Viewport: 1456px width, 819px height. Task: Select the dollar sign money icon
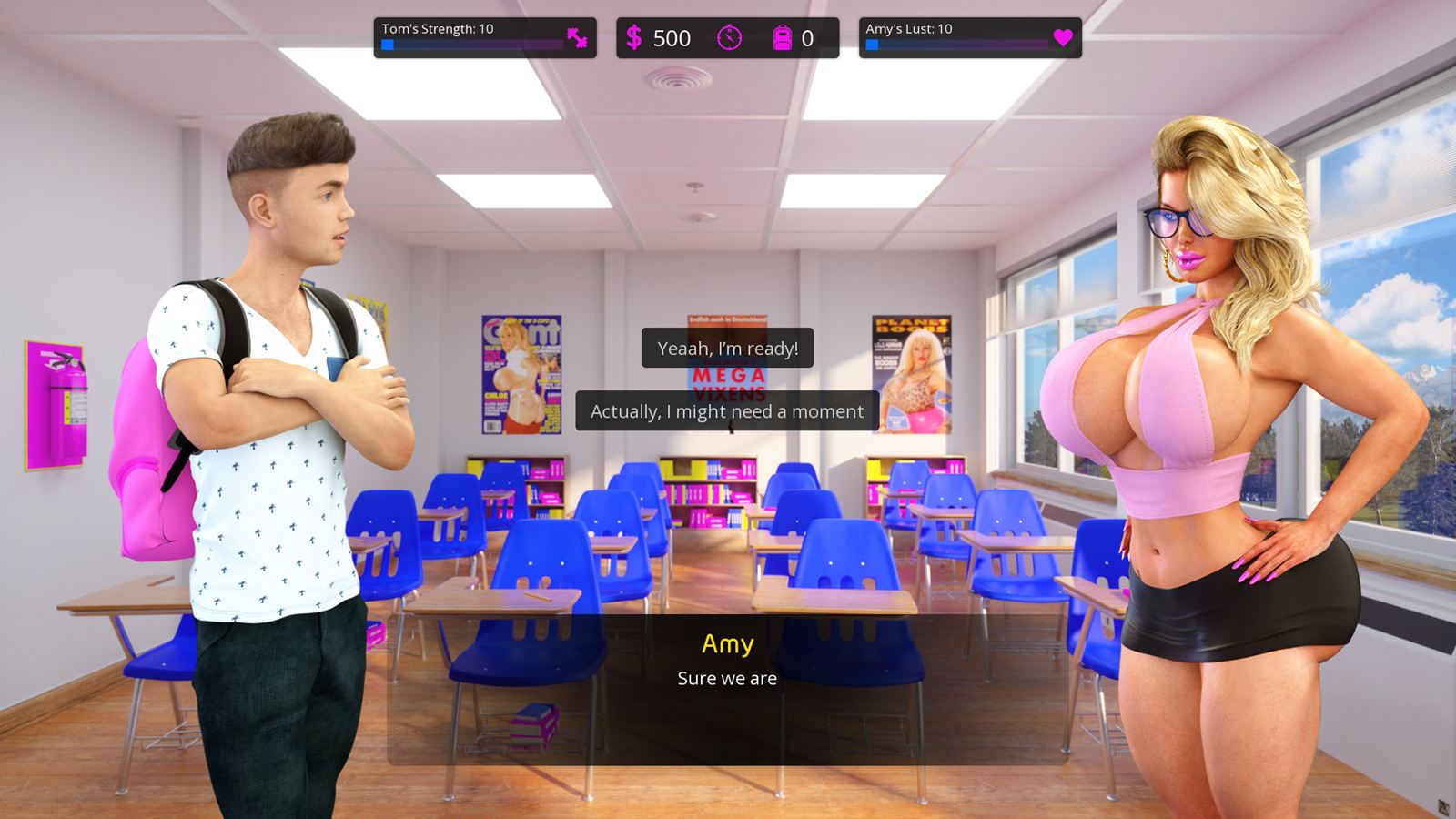(x=635, y=37)
